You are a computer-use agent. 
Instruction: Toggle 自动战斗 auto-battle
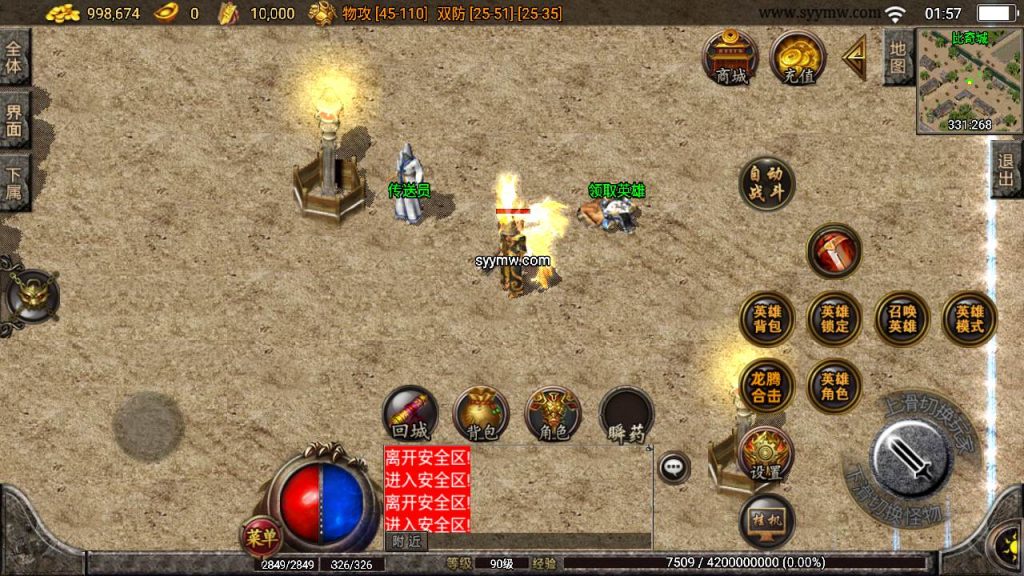767,184
